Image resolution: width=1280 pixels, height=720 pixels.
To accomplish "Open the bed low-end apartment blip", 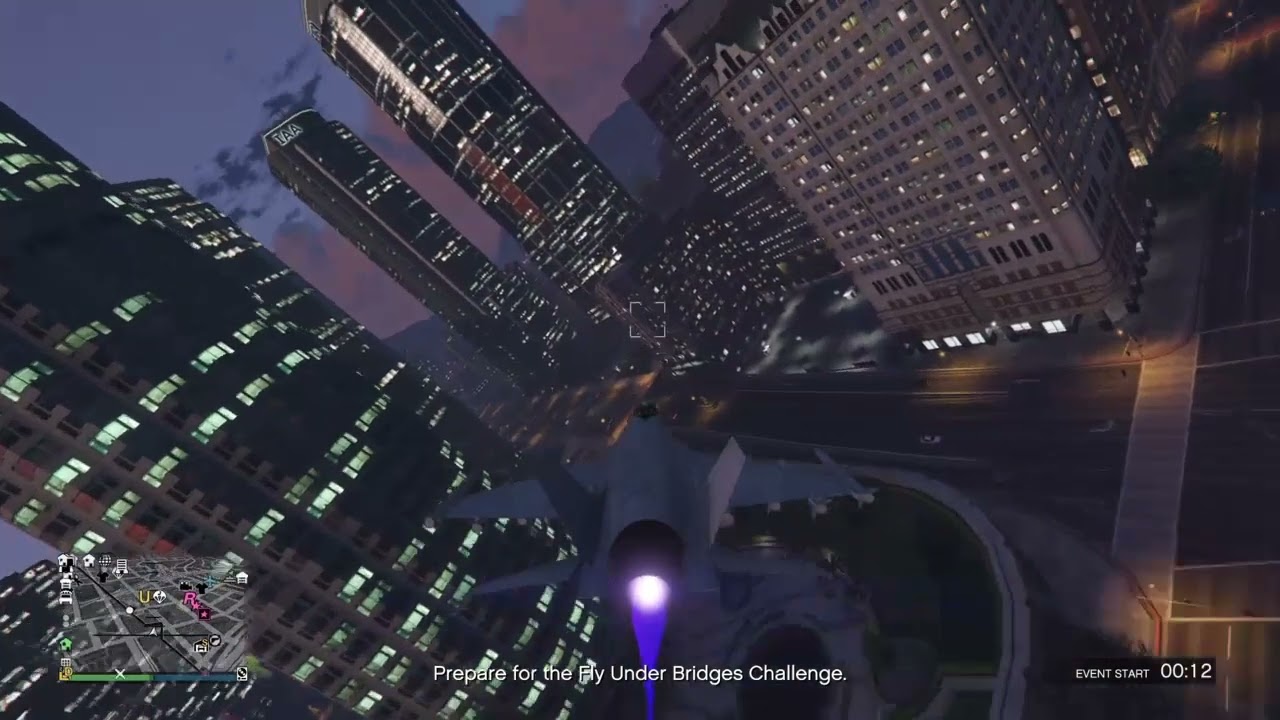I will [65, 595].
